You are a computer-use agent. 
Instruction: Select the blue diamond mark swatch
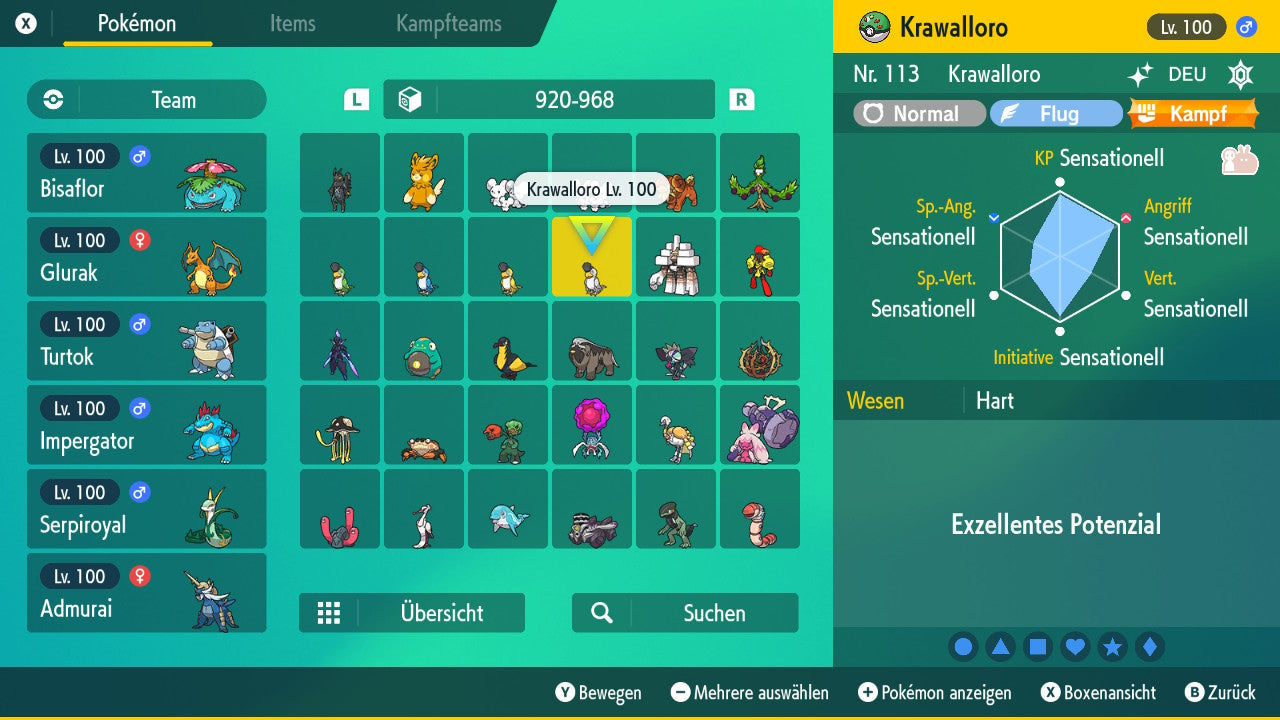coord(1151,646)
